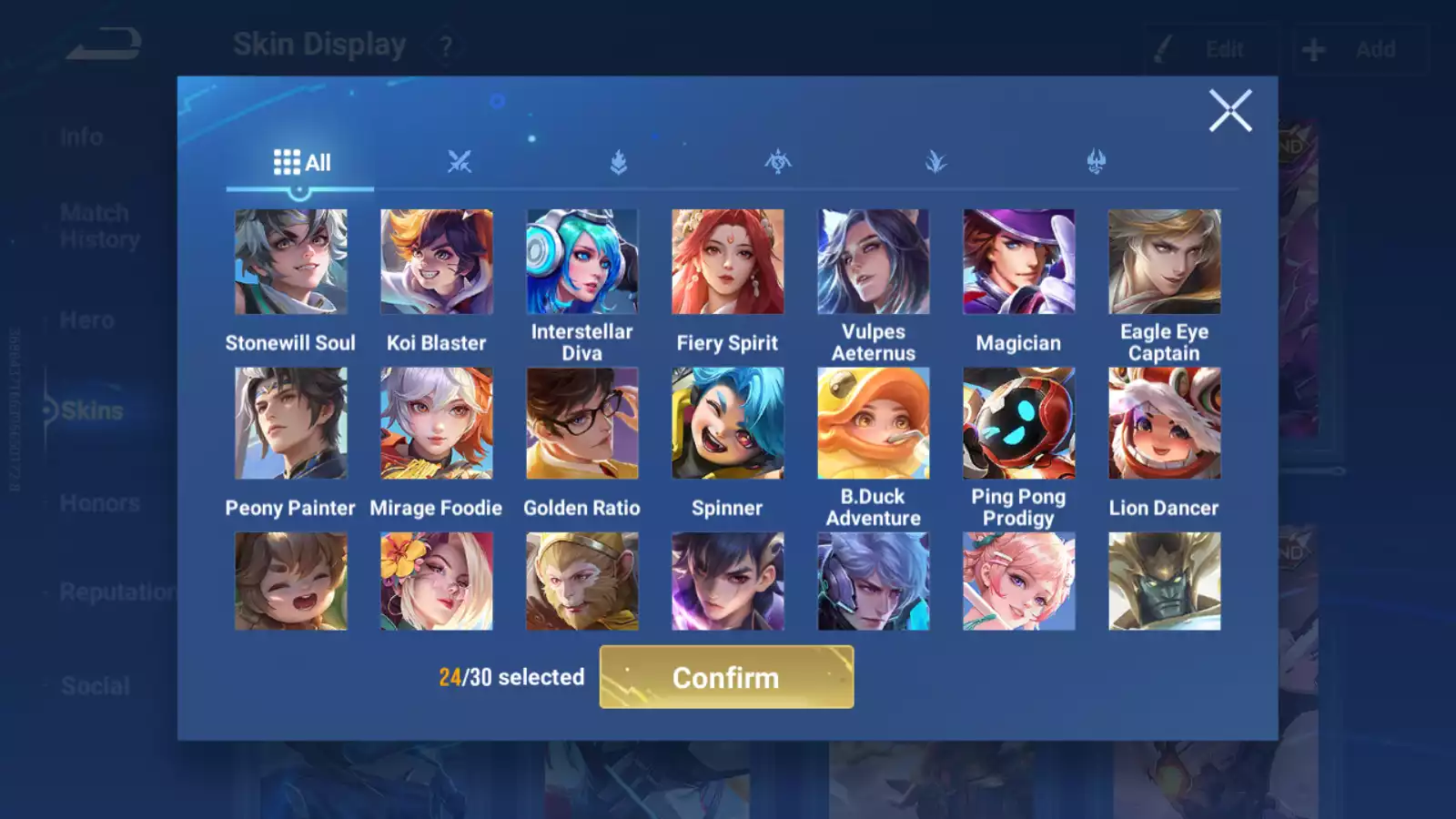The height and width of the screenshot is (819, 1456).
Task: Select the Spinner skin
Action: click(x=728, y=423)
